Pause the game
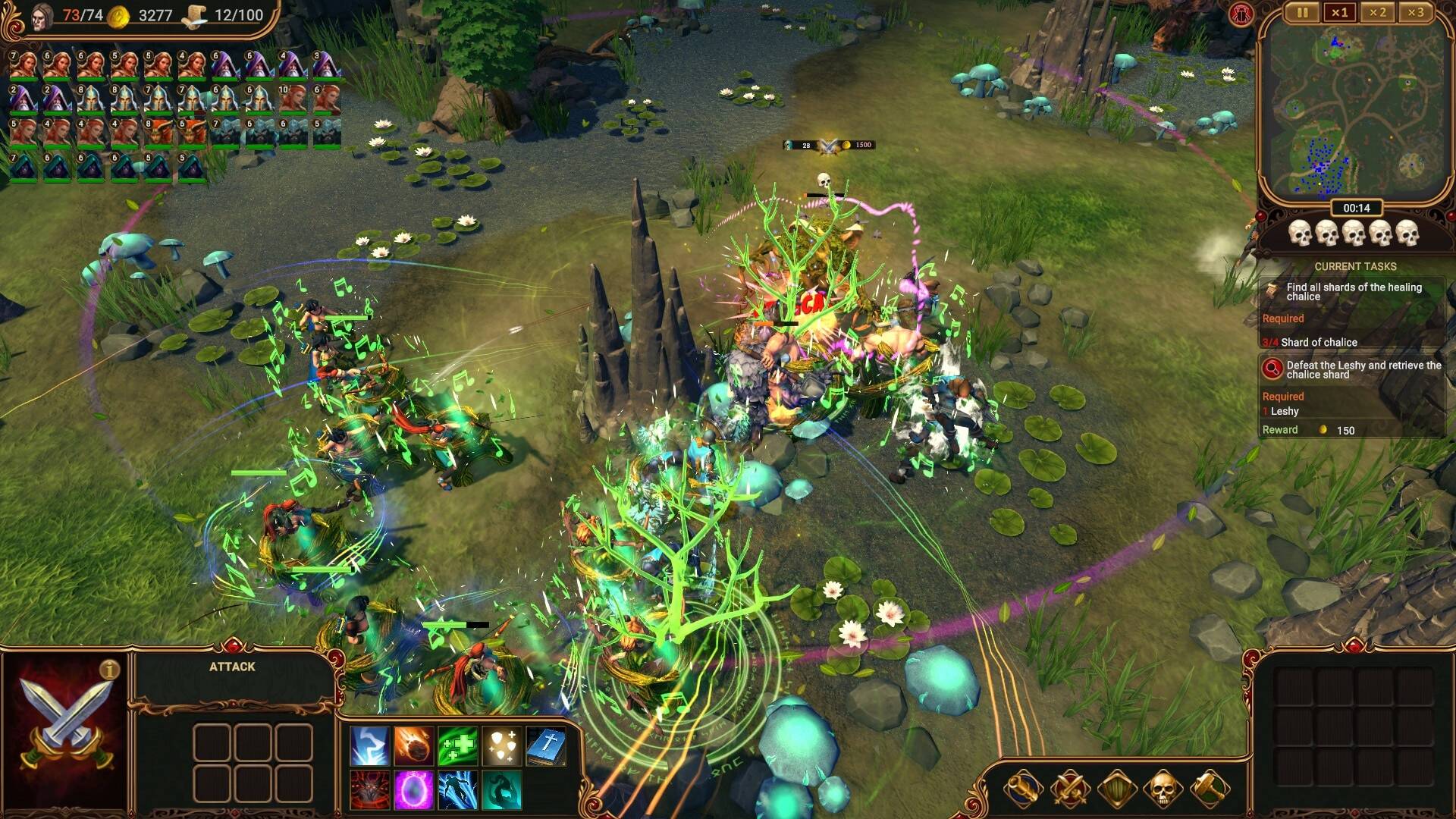Image resolution: width=1456 pixels, height=819 pixels. tap(1302, 12)
